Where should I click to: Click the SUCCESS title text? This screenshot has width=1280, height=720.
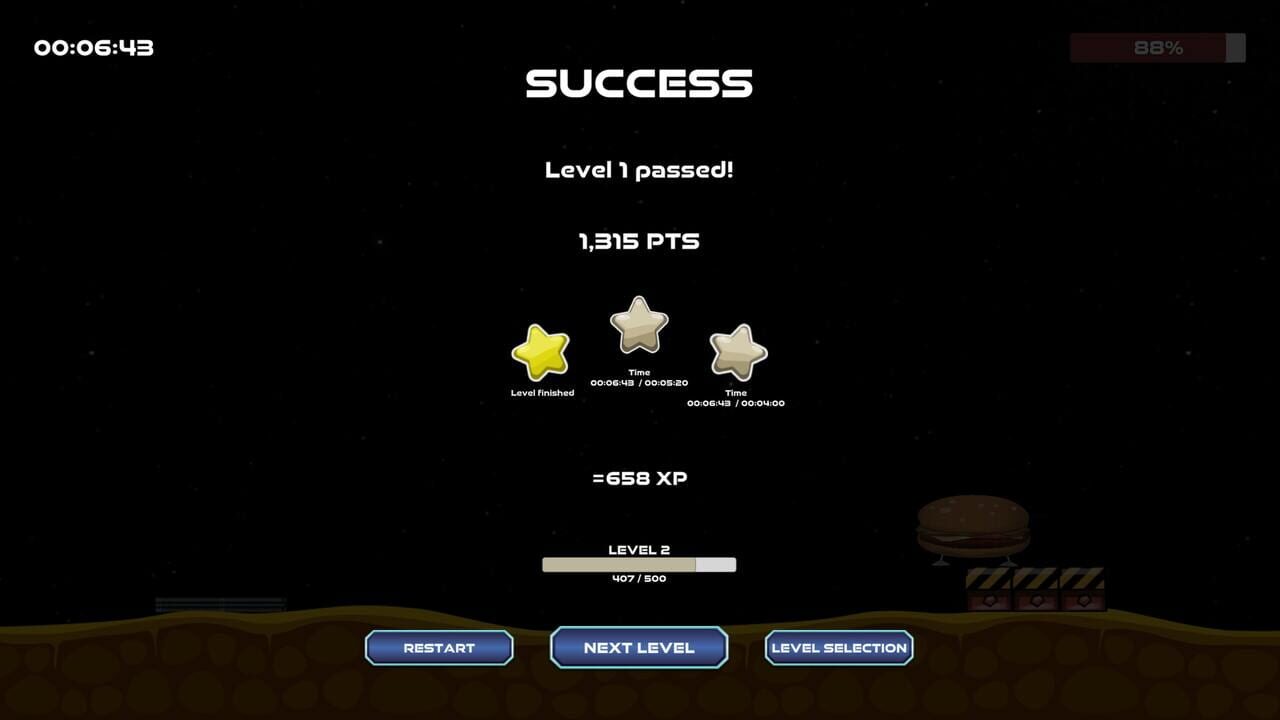(638, 83)
